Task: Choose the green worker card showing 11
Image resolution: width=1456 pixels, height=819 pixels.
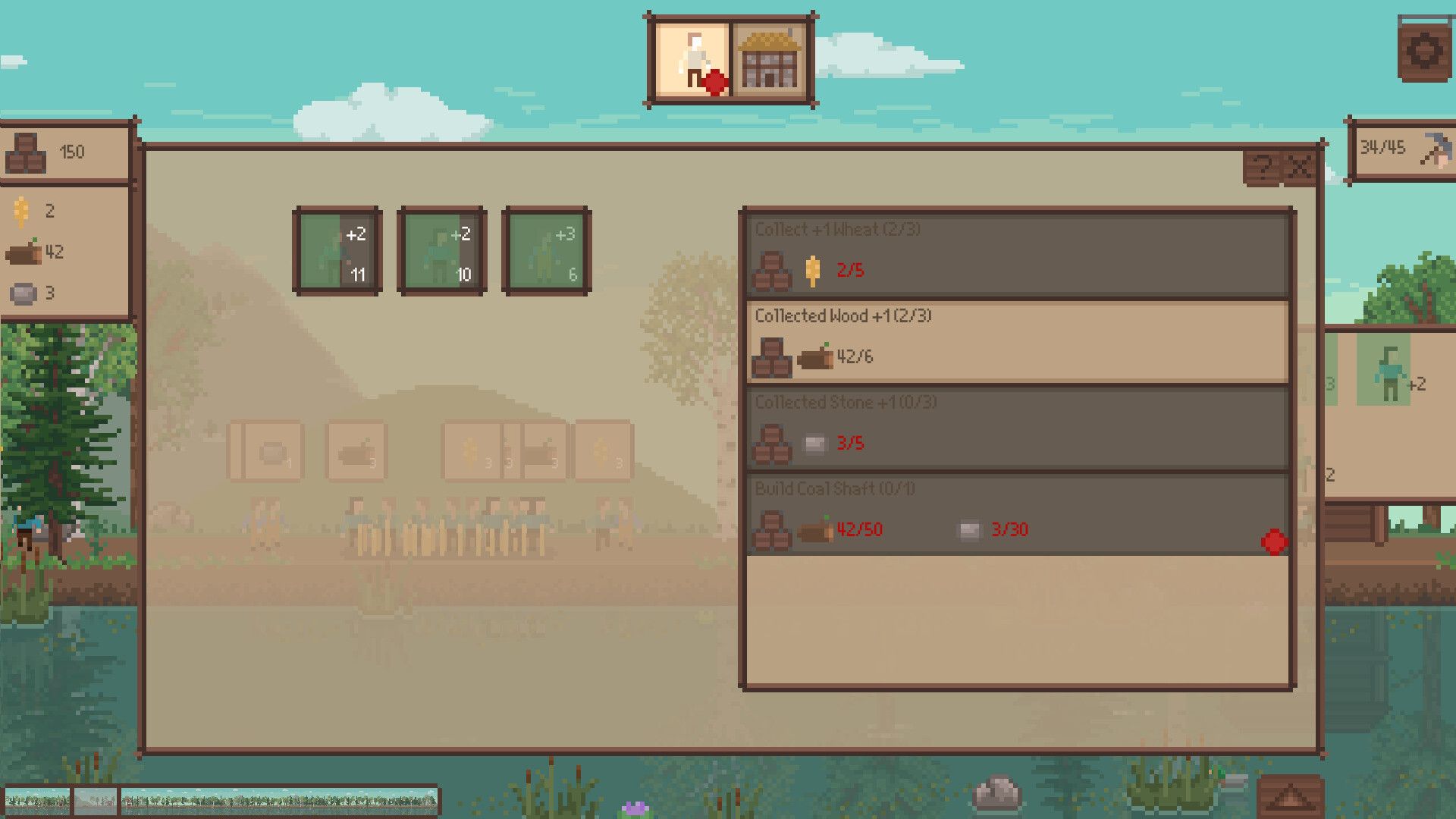Action: [337, 251]
